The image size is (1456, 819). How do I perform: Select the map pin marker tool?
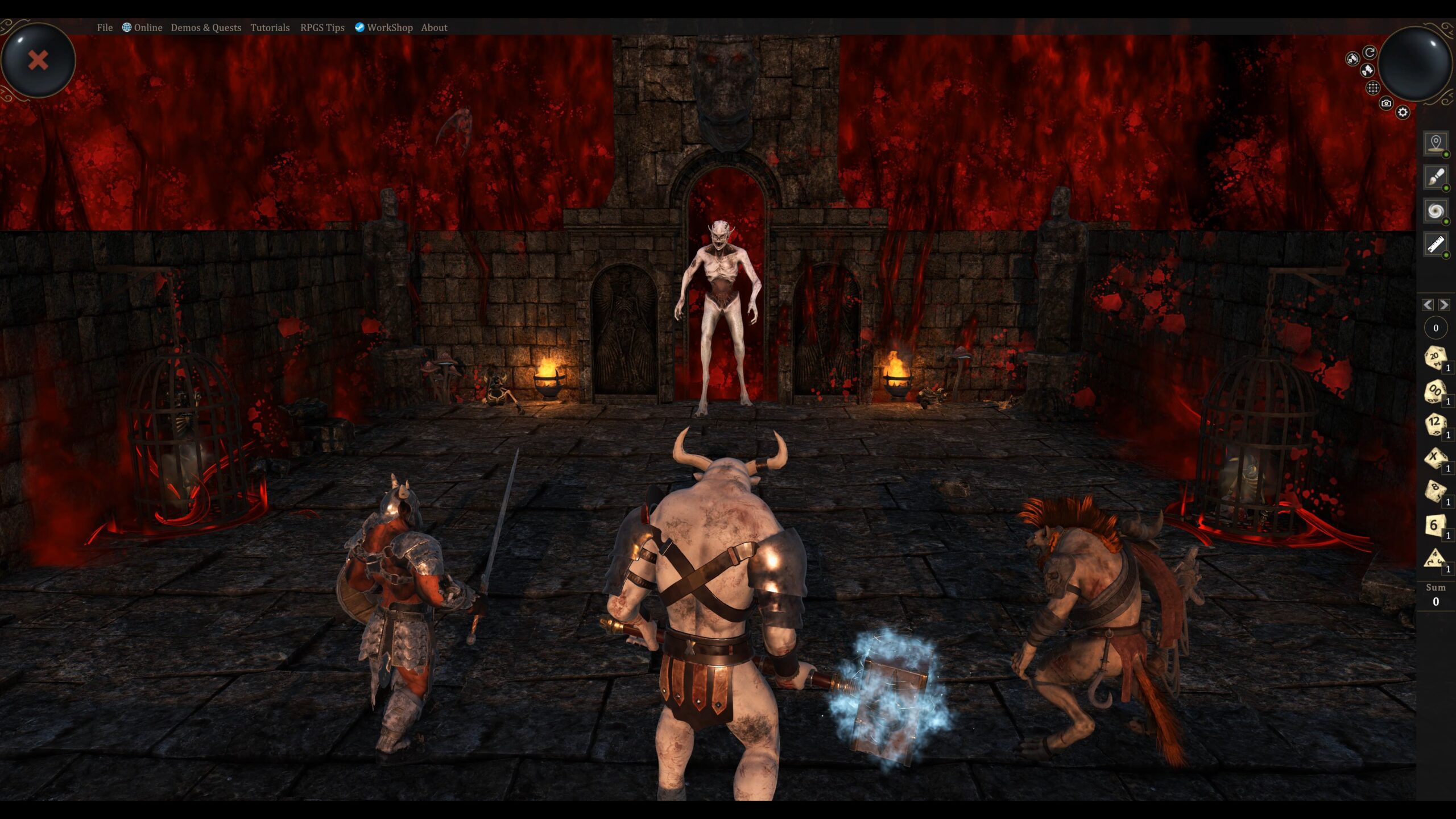pos(1436,143)
